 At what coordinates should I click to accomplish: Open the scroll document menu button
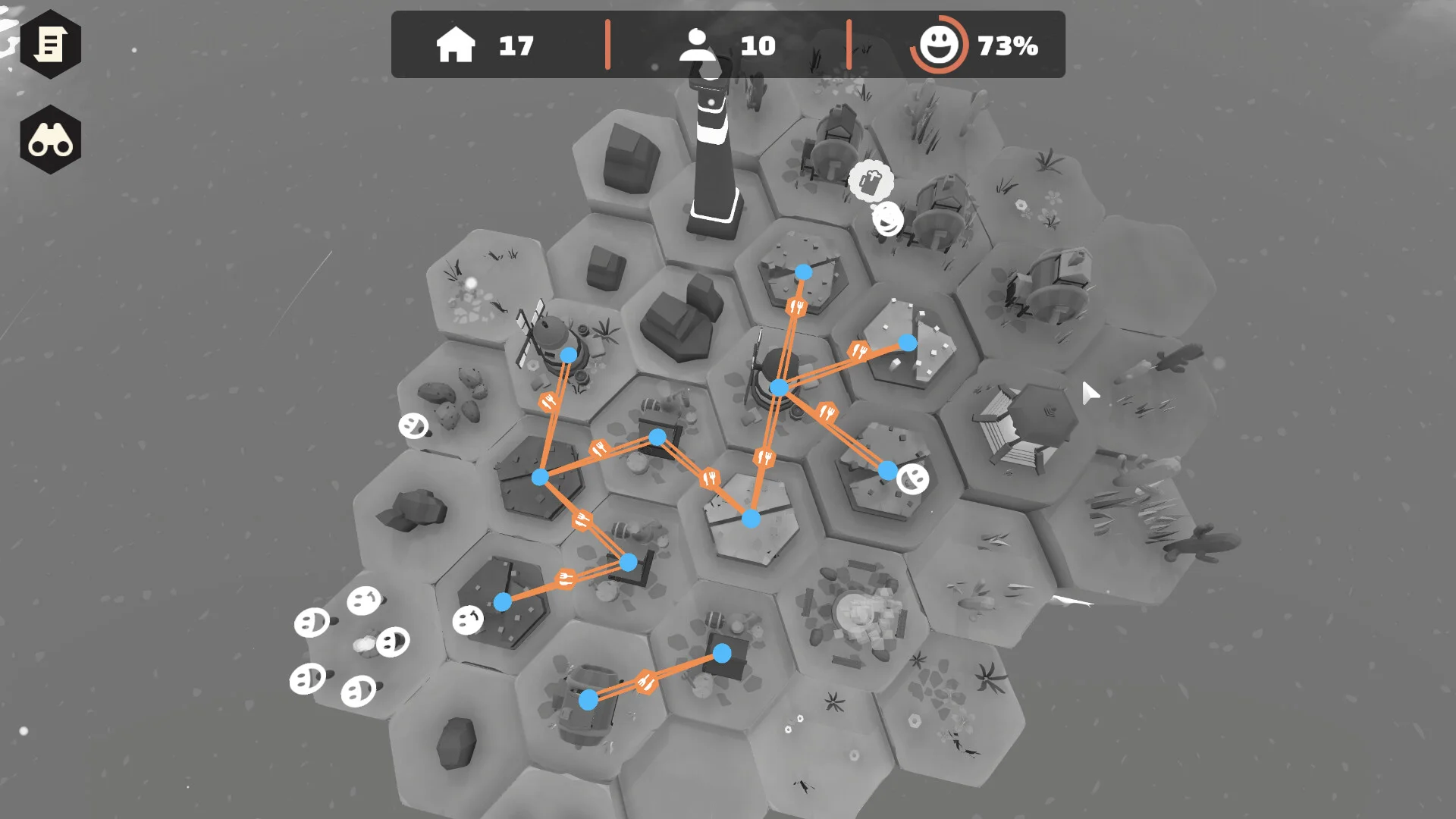[x=50, y=45]
